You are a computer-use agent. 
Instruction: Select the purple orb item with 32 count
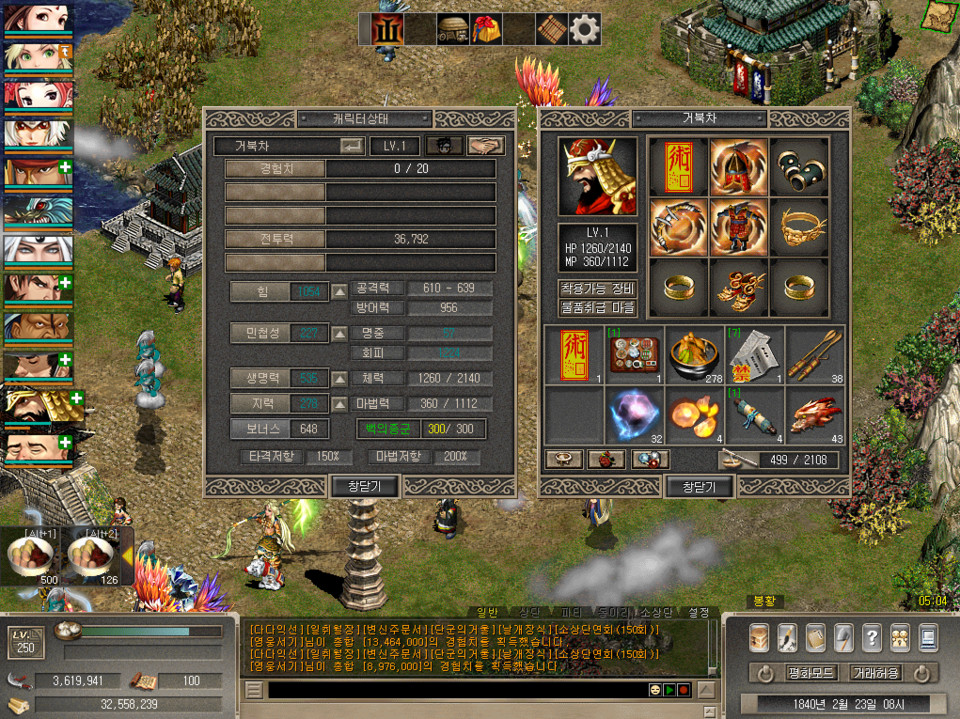click(634, 414)
